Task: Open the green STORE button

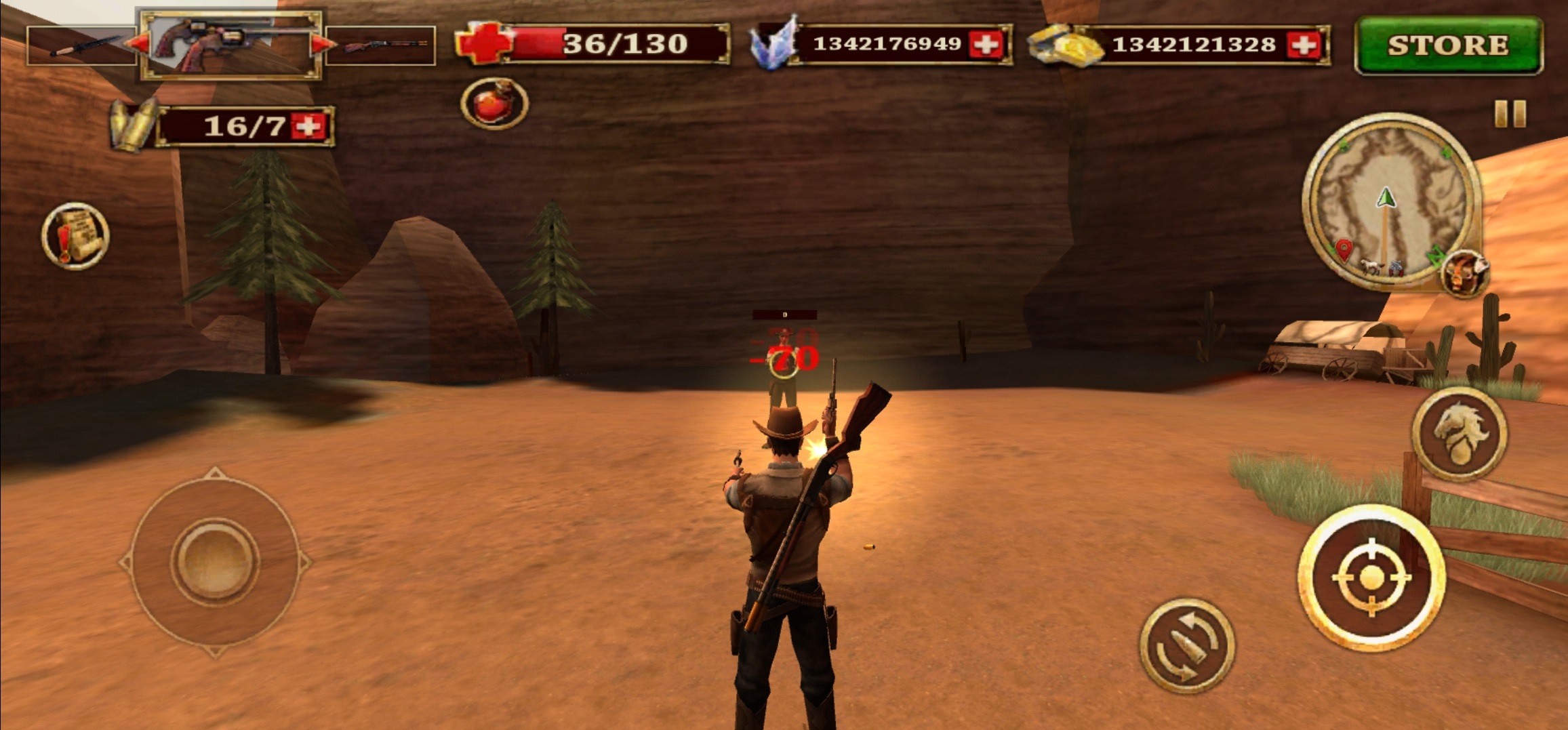Action: tap(1448, 45)
